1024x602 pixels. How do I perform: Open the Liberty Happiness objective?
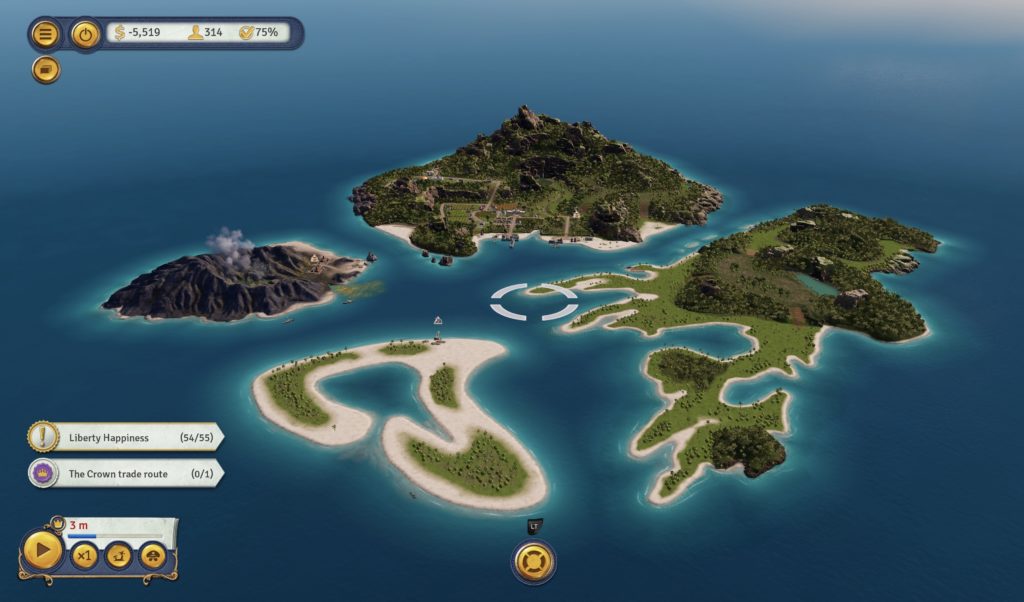click(125, 437)
